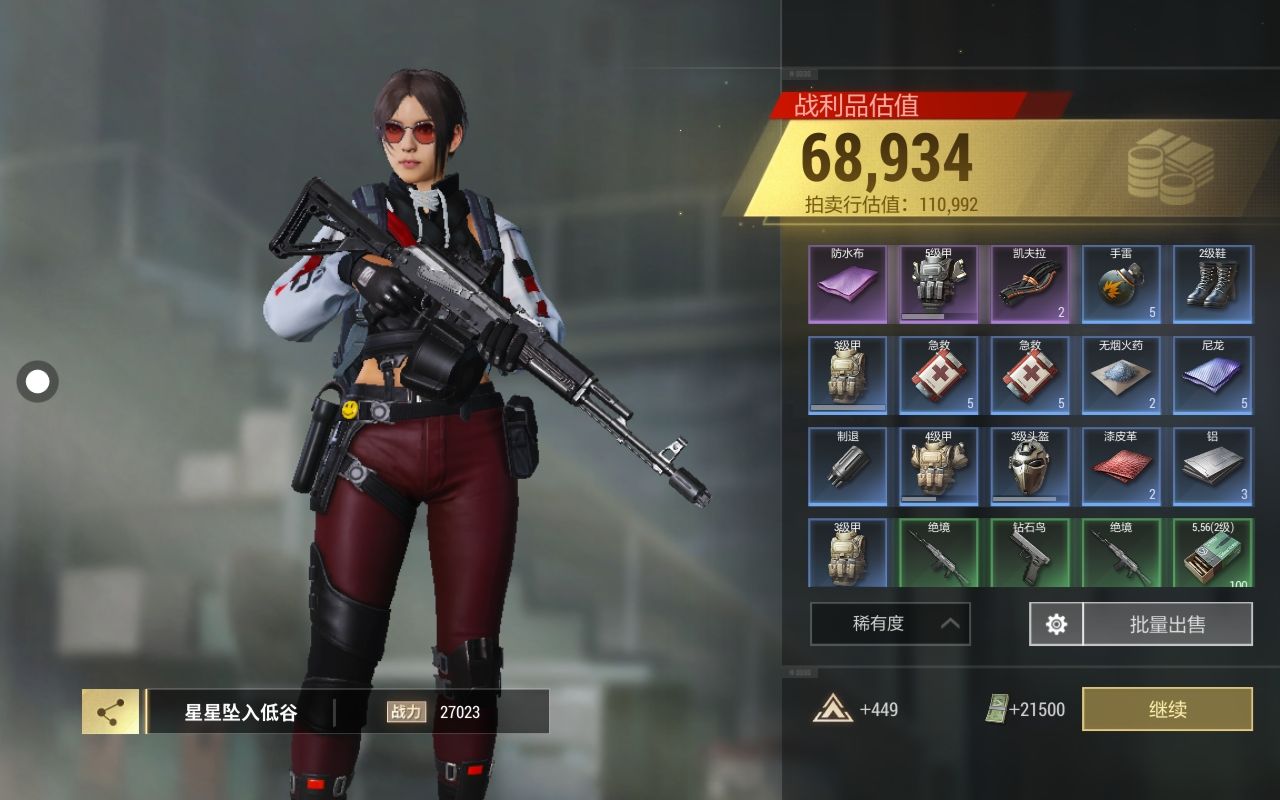Image resolution: width=1280 pixels, height=800 pixels.
Task: Pick the 2级鞋 boots slot
Action: [x=1212, y=284]
